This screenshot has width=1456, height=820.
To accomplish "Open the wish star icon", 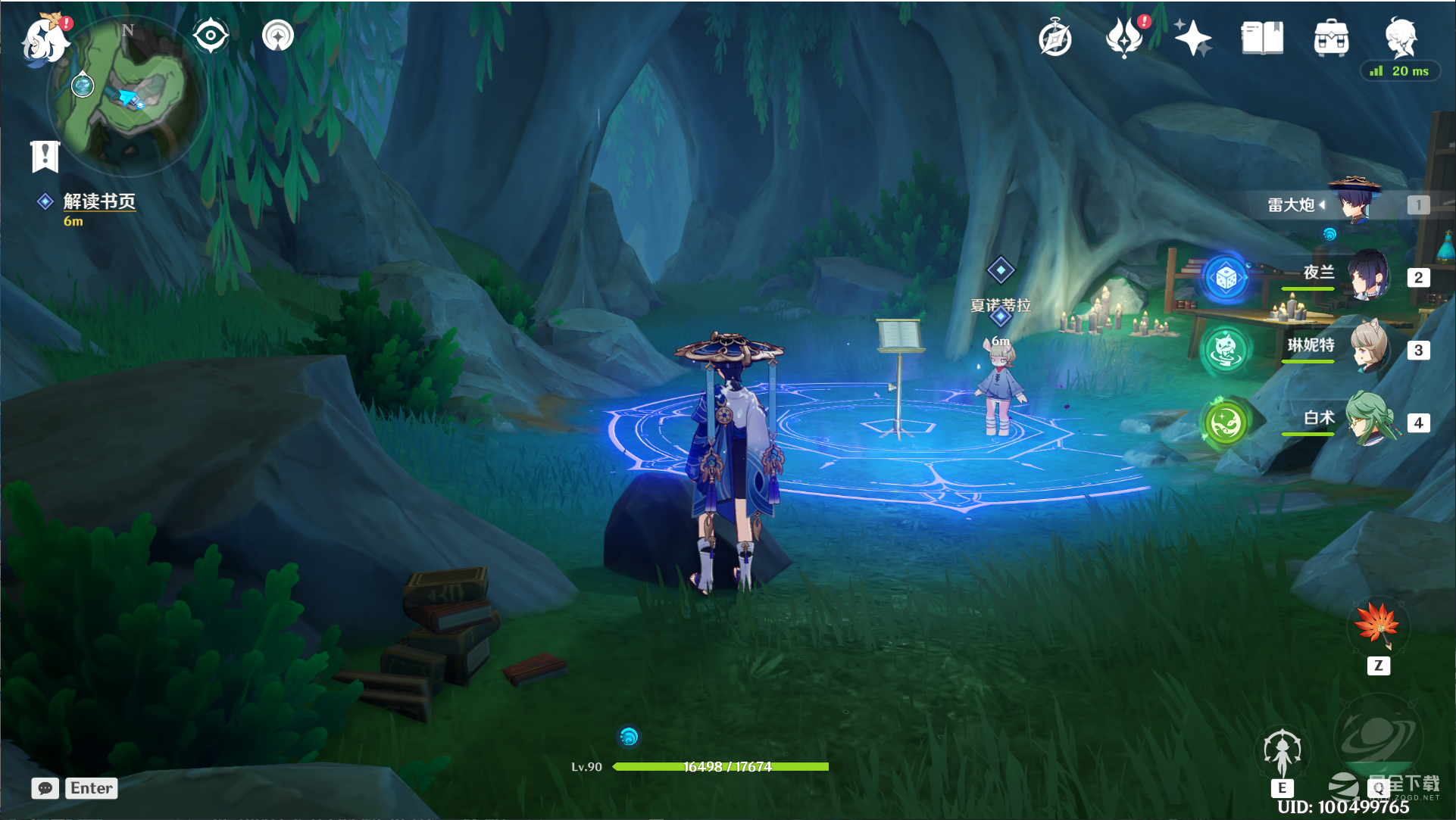I will click(1193, 38).
